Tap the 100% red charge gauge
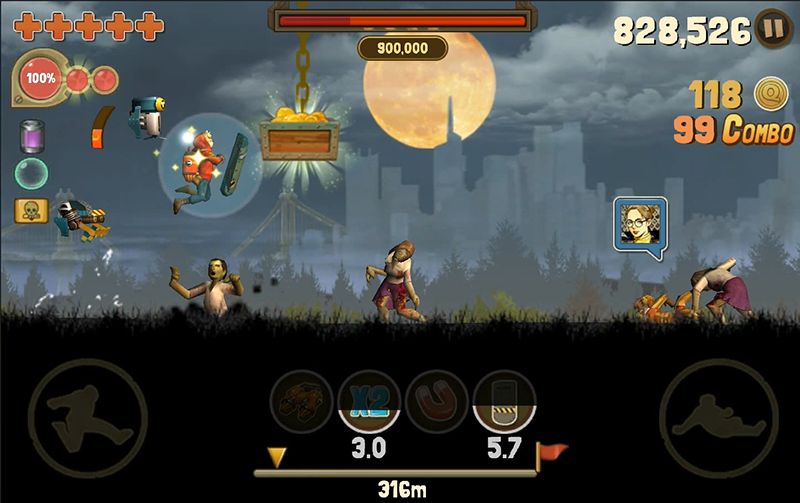The height and width of the screenshot is (503, 800). 42,77
